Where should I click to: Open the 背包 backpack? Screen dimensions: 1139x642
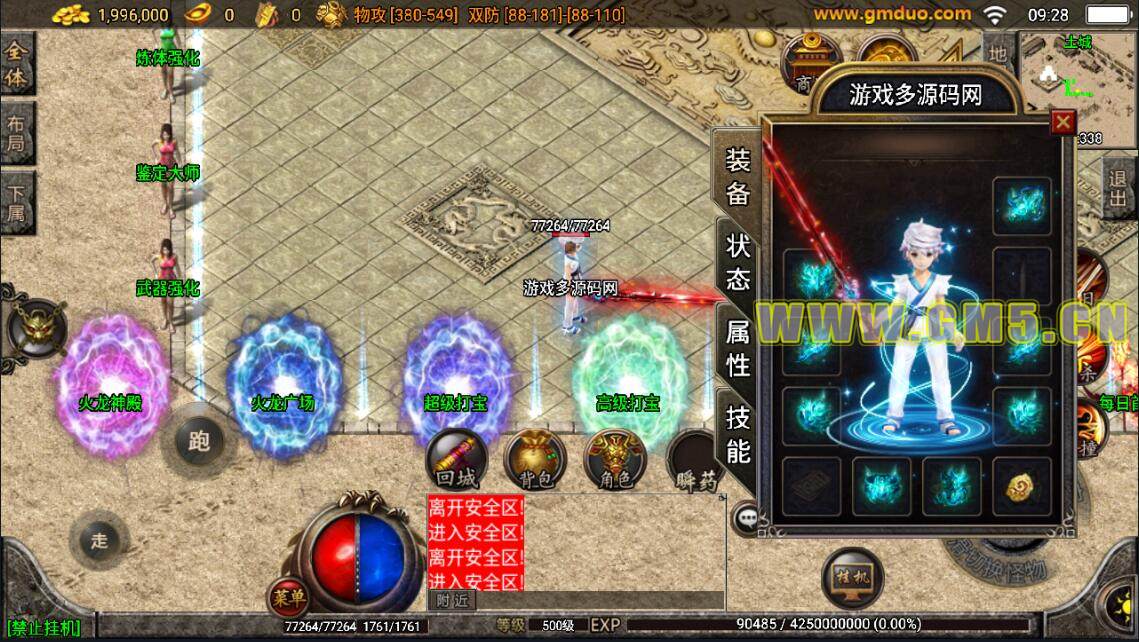(x=536, y=460)
